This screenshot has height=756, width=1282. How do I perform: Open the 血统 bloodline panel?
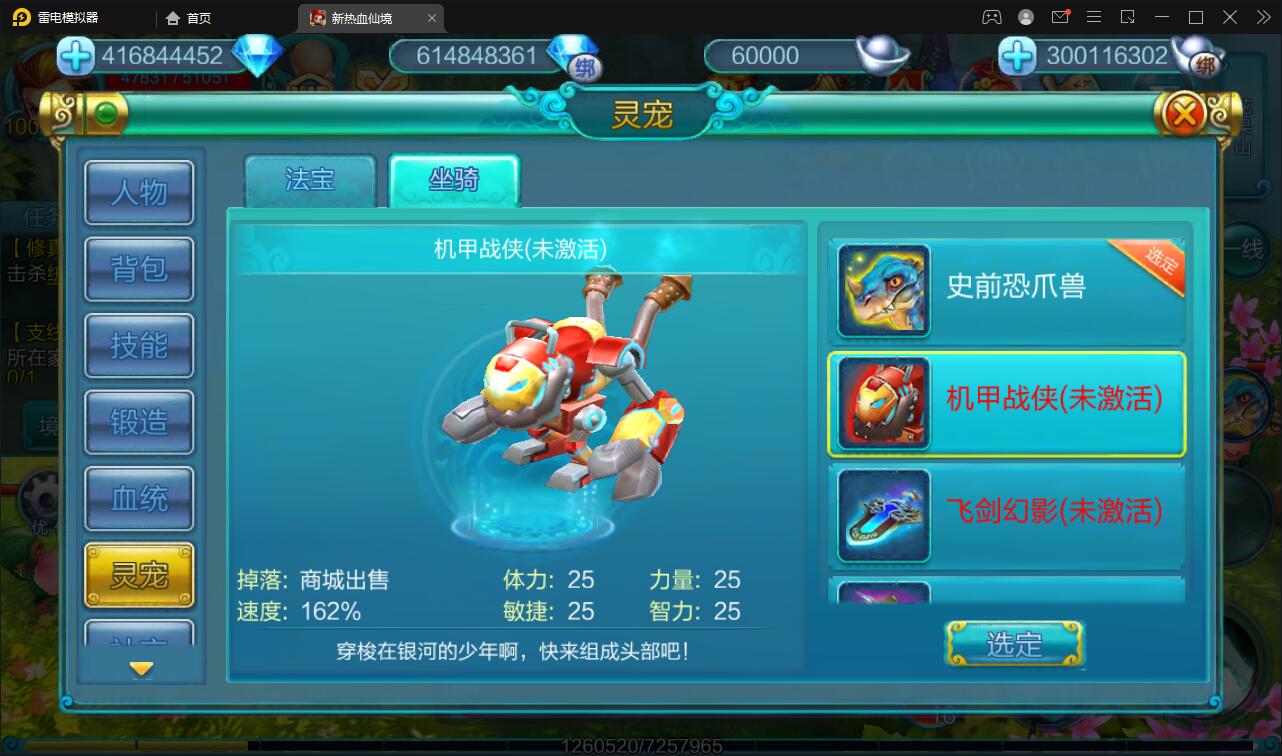coord(139,498)
